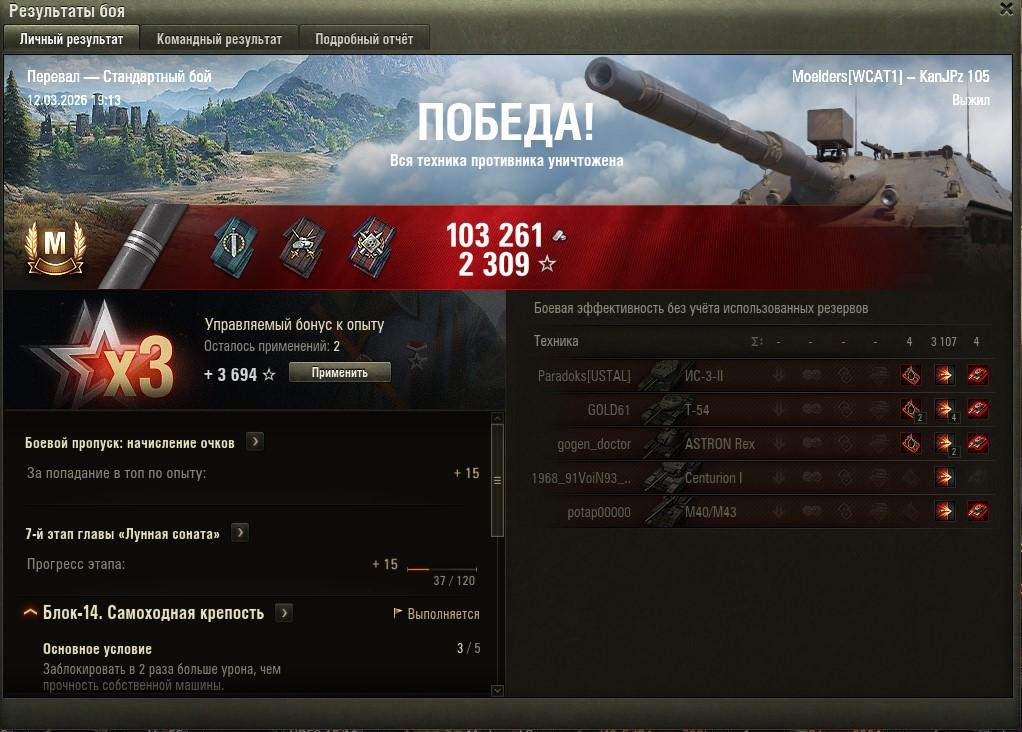
Task: Collapse the Блок-14 mission section chevron
Action: pyautogui.click(x=30, y=613)
